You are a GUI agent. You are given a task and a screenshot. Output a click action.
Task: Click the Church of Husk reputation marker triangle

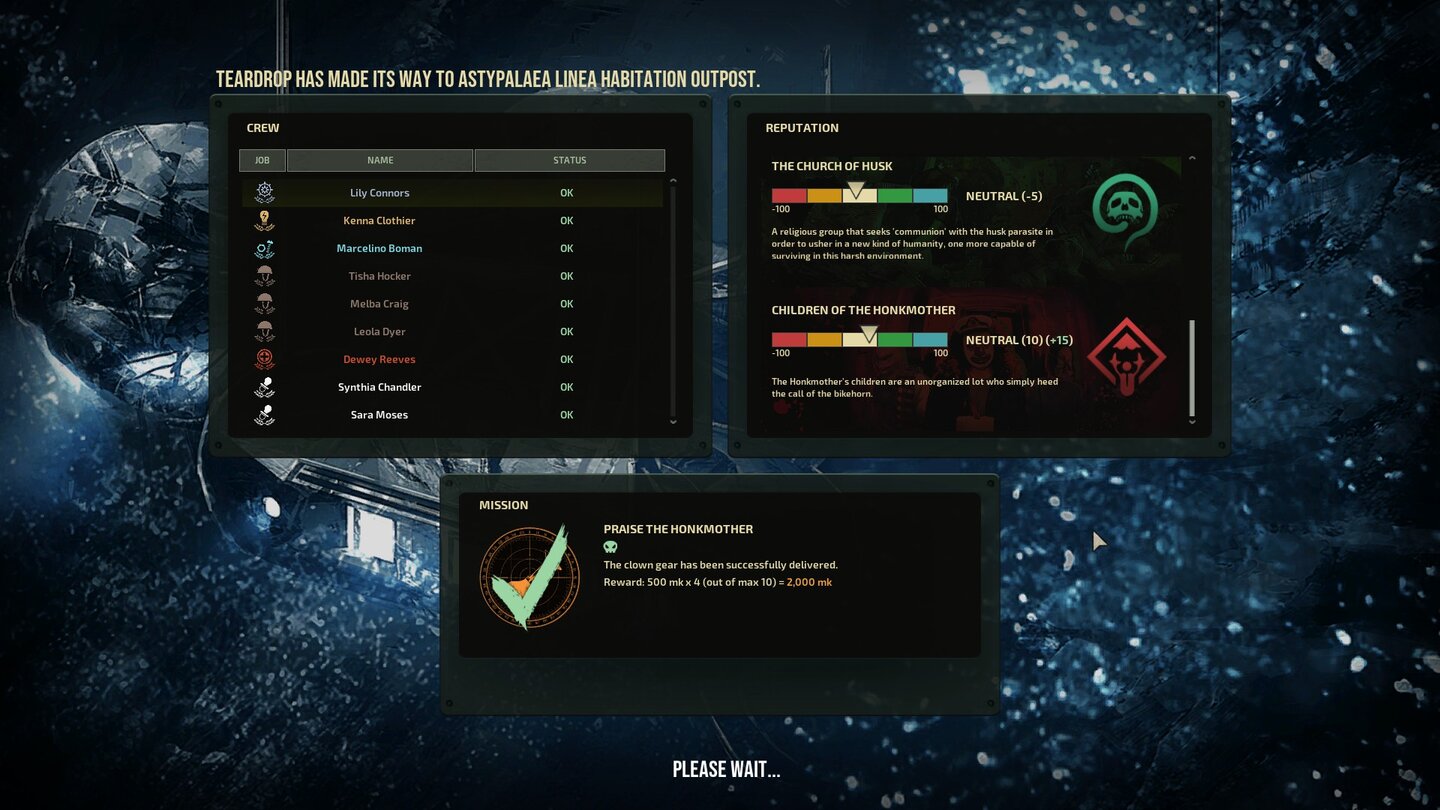coord(858,188)
